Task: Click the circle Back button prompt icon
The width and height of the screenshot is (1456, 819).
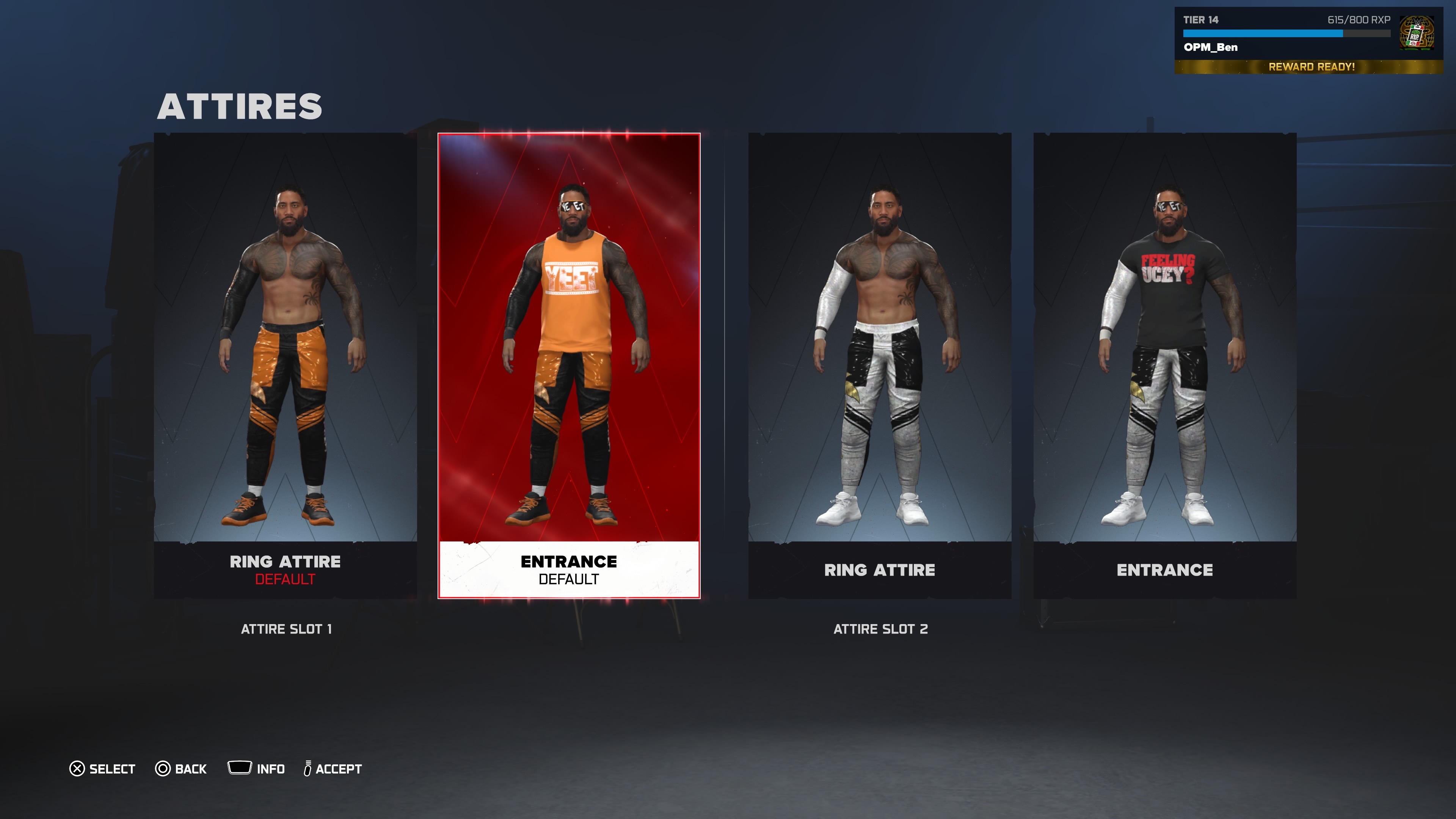Action: click(x=163, y=769)
